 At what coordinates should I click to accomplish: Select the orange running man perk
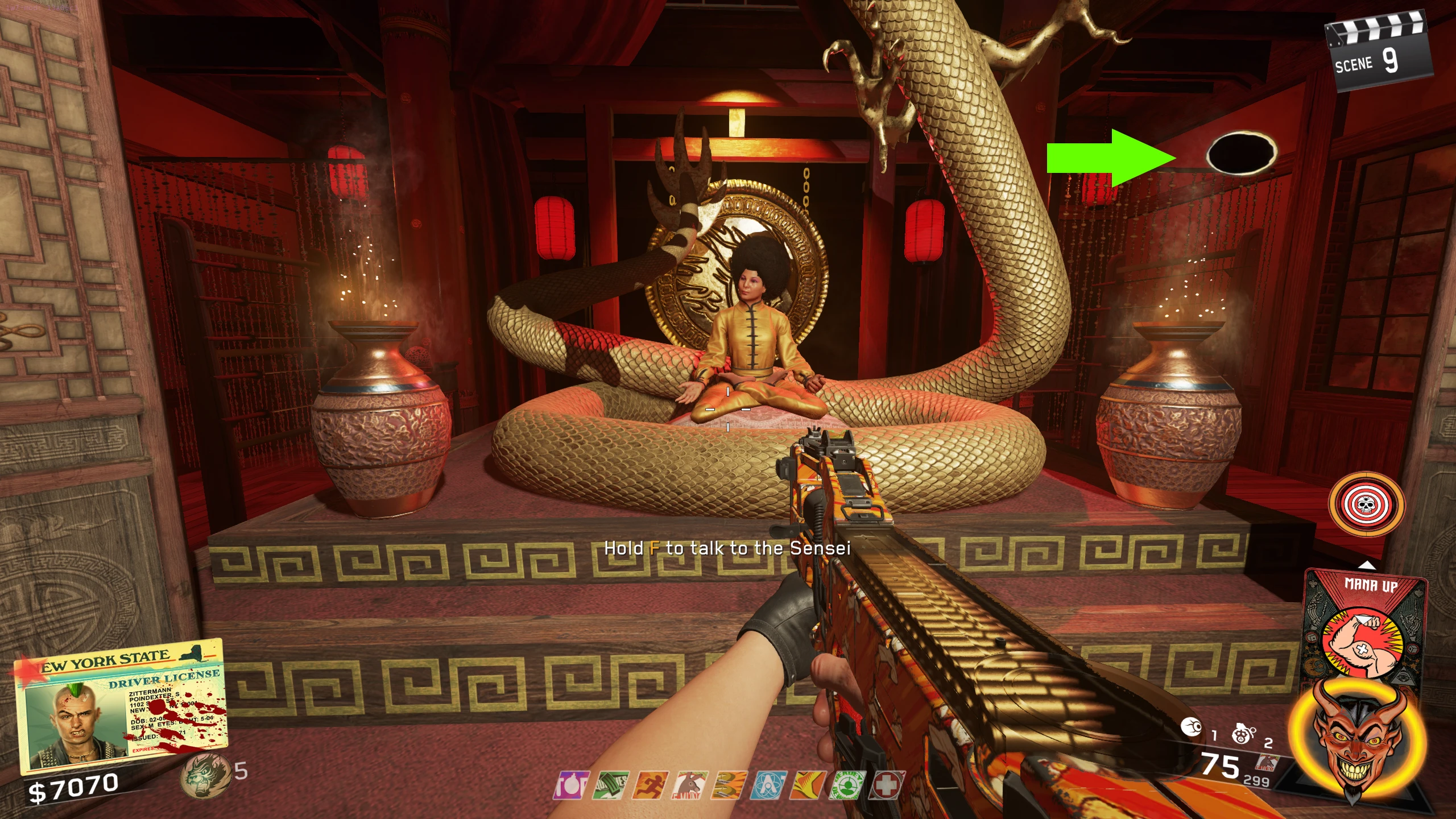(650, 785)
